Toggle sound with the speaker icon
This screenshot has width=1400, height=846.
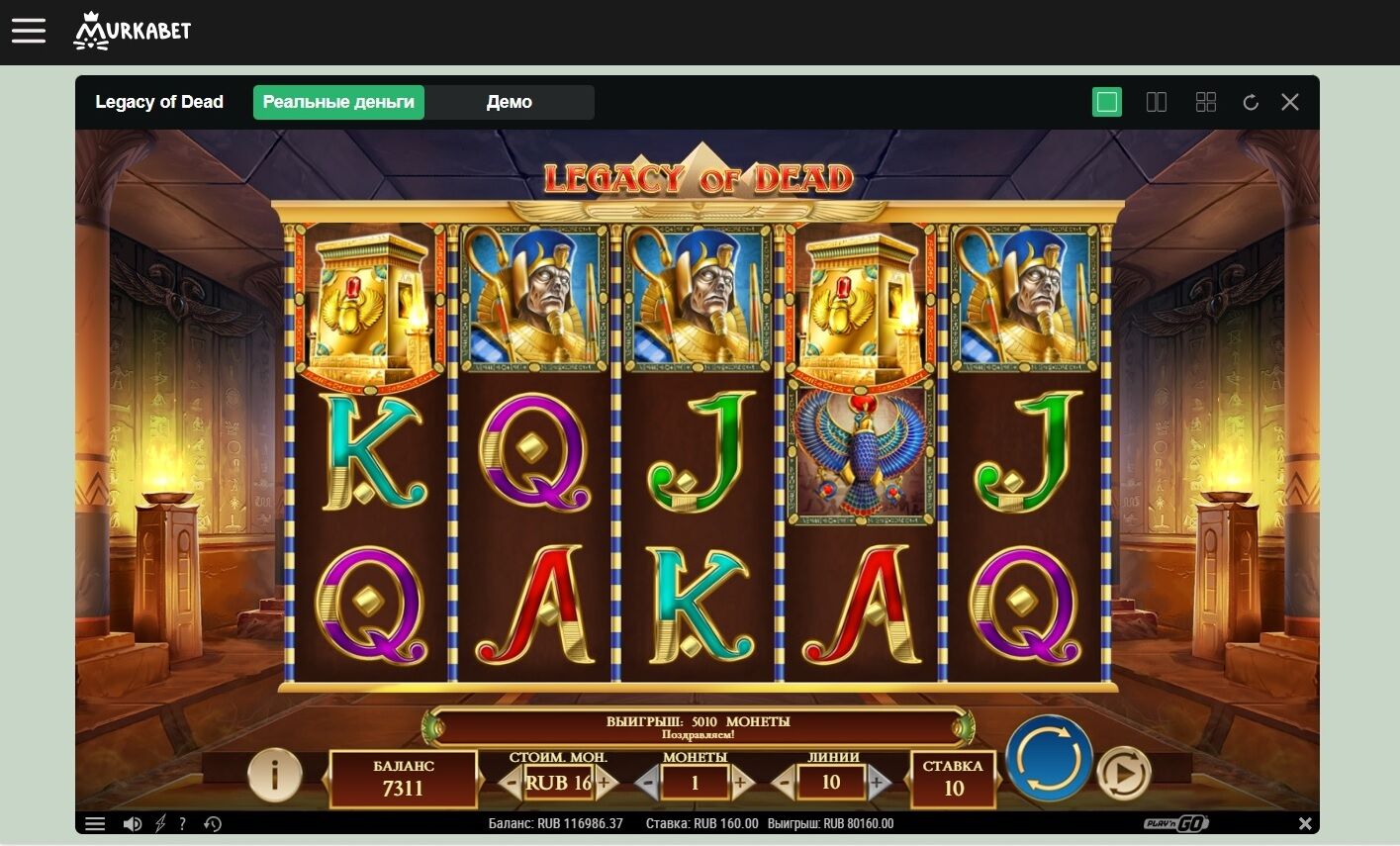point(132,823)
